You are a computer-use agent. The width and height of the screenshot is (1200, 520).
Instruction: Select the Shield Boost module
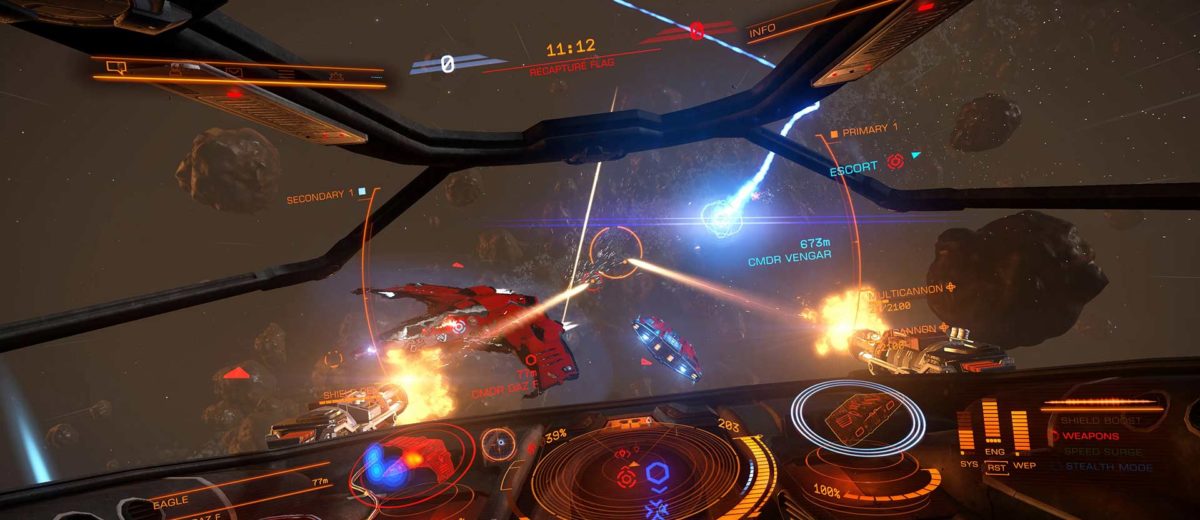click(x=1099, y=421)
